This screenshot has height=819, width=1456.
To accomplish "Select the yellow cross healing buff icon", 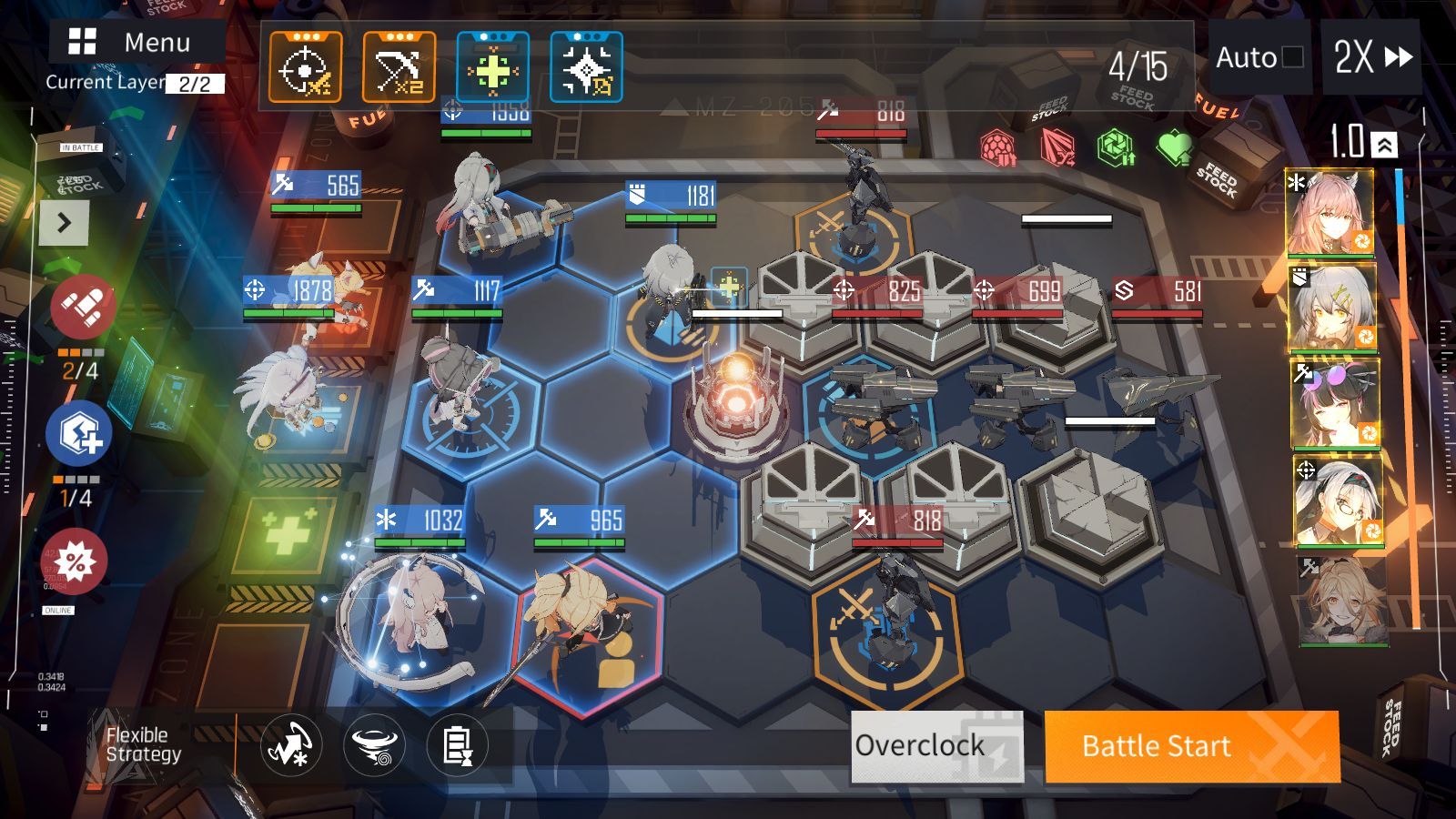I will coord(492,67).
